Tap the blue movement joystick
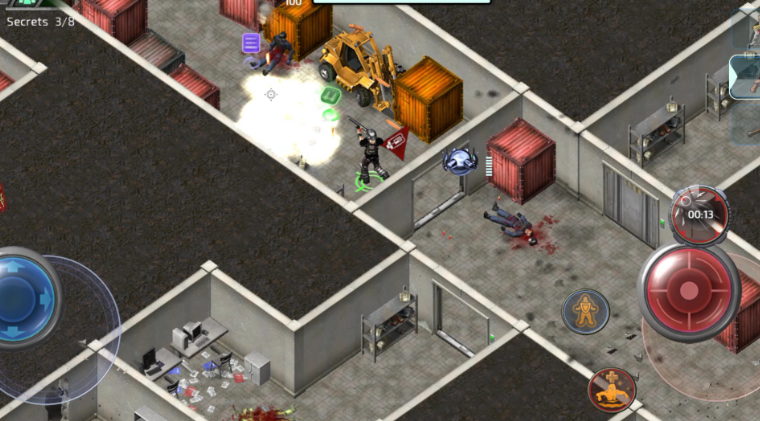Screen dimensions: 760x421 (22, 298)
